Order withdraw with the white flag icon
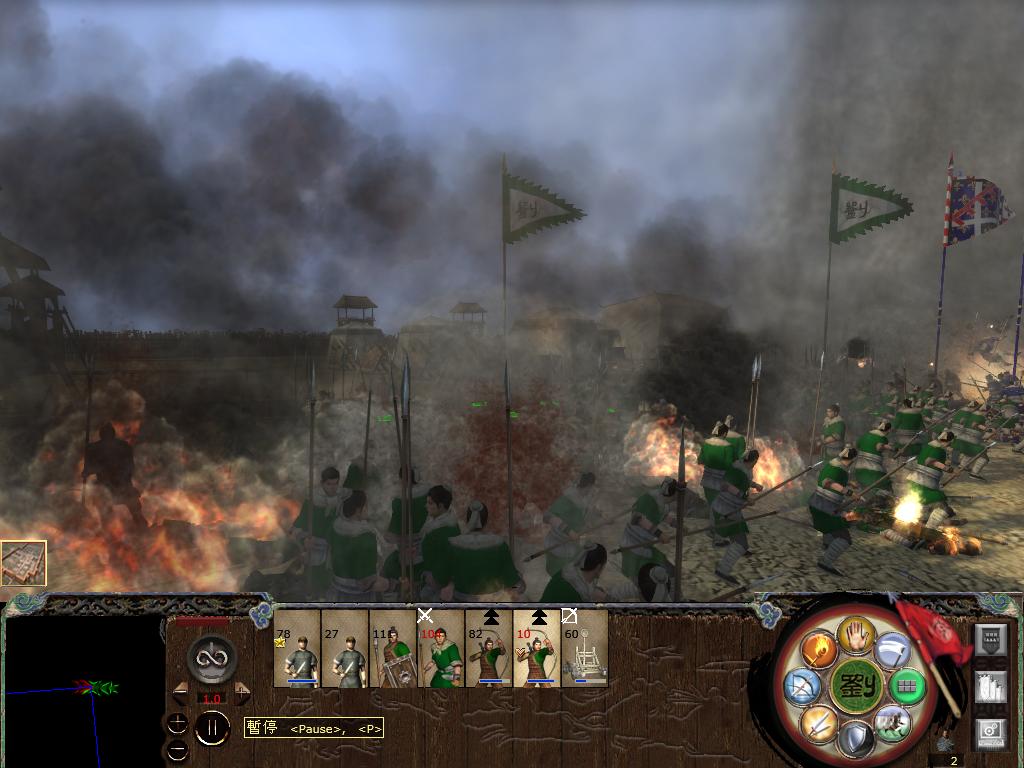This screenshot has width=1024, height=768. [892, 652]
